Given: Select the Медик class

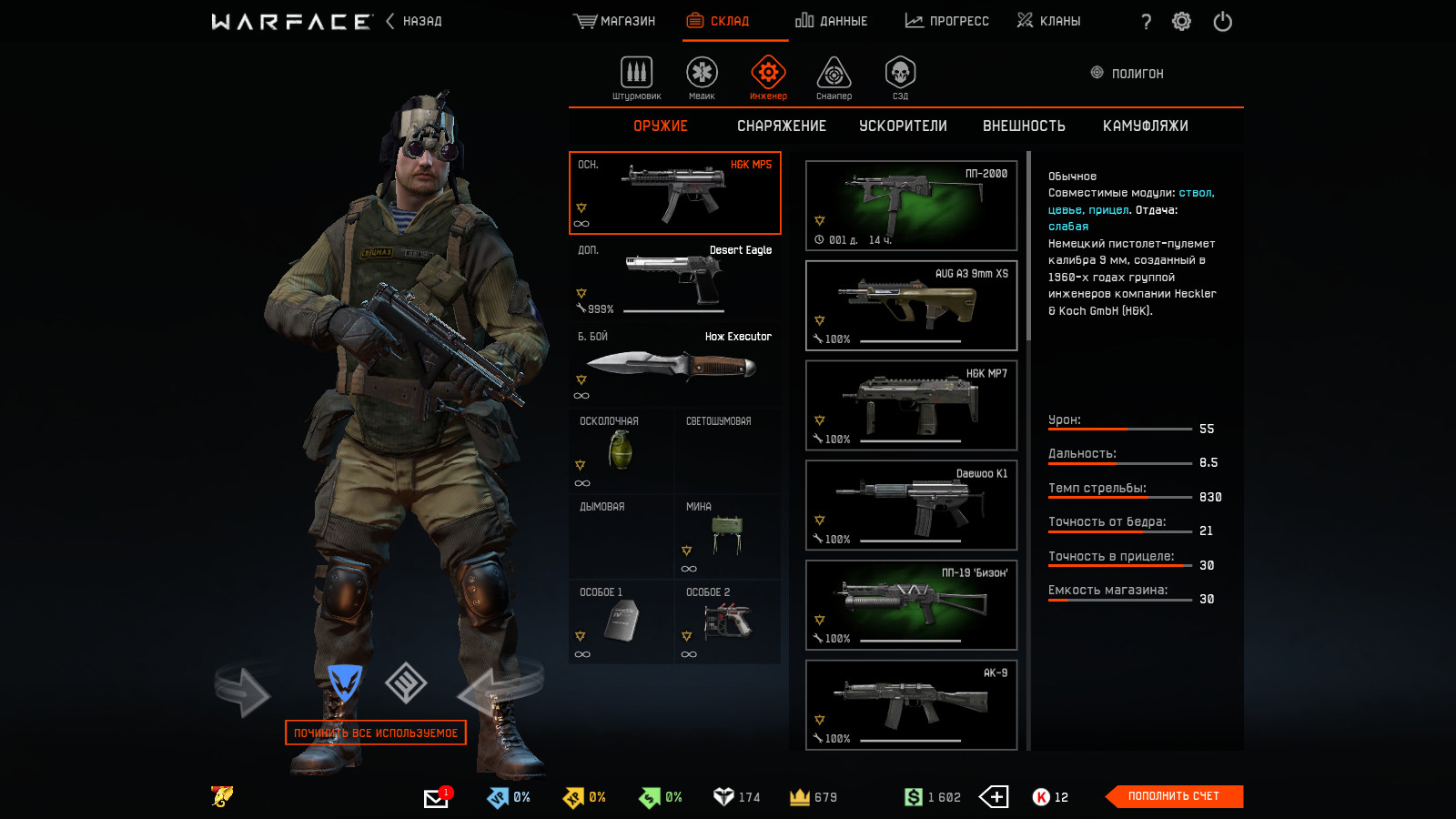Looking at the screenshot, I should click(x=702, y=77).
